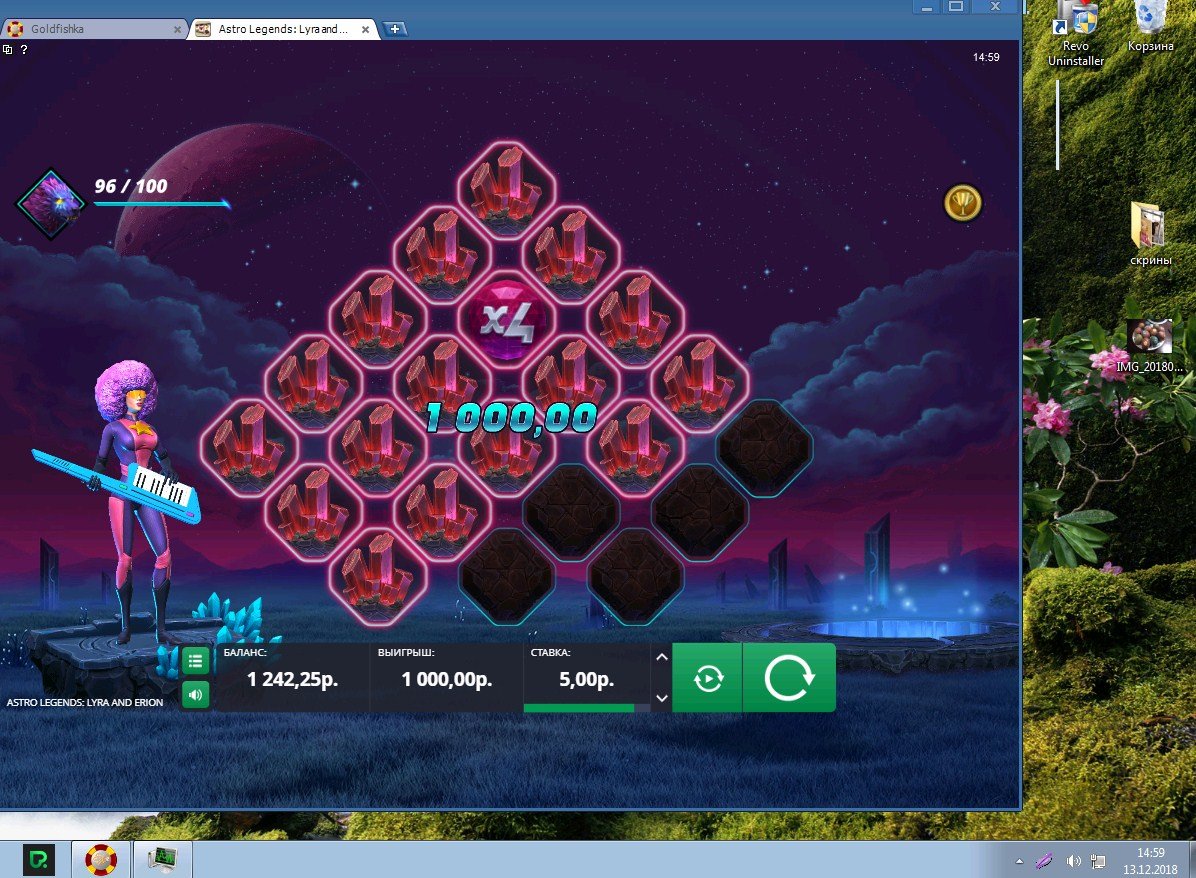Close the Astro Legends tab
This screenshot has height=878, width=1196.
point(366,29)
